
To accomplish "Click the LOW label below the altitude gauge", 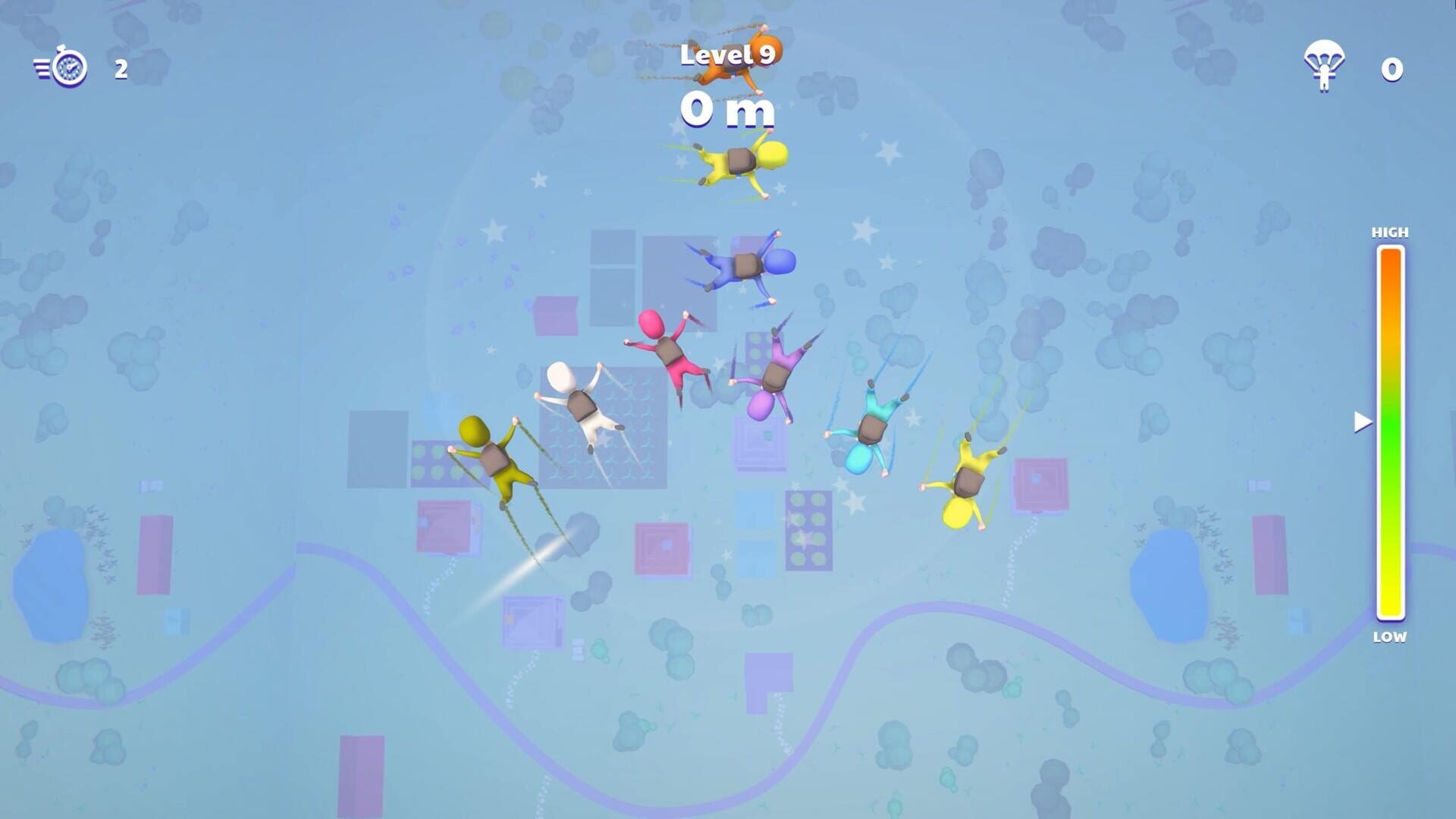I will (x=1389, y=638).
